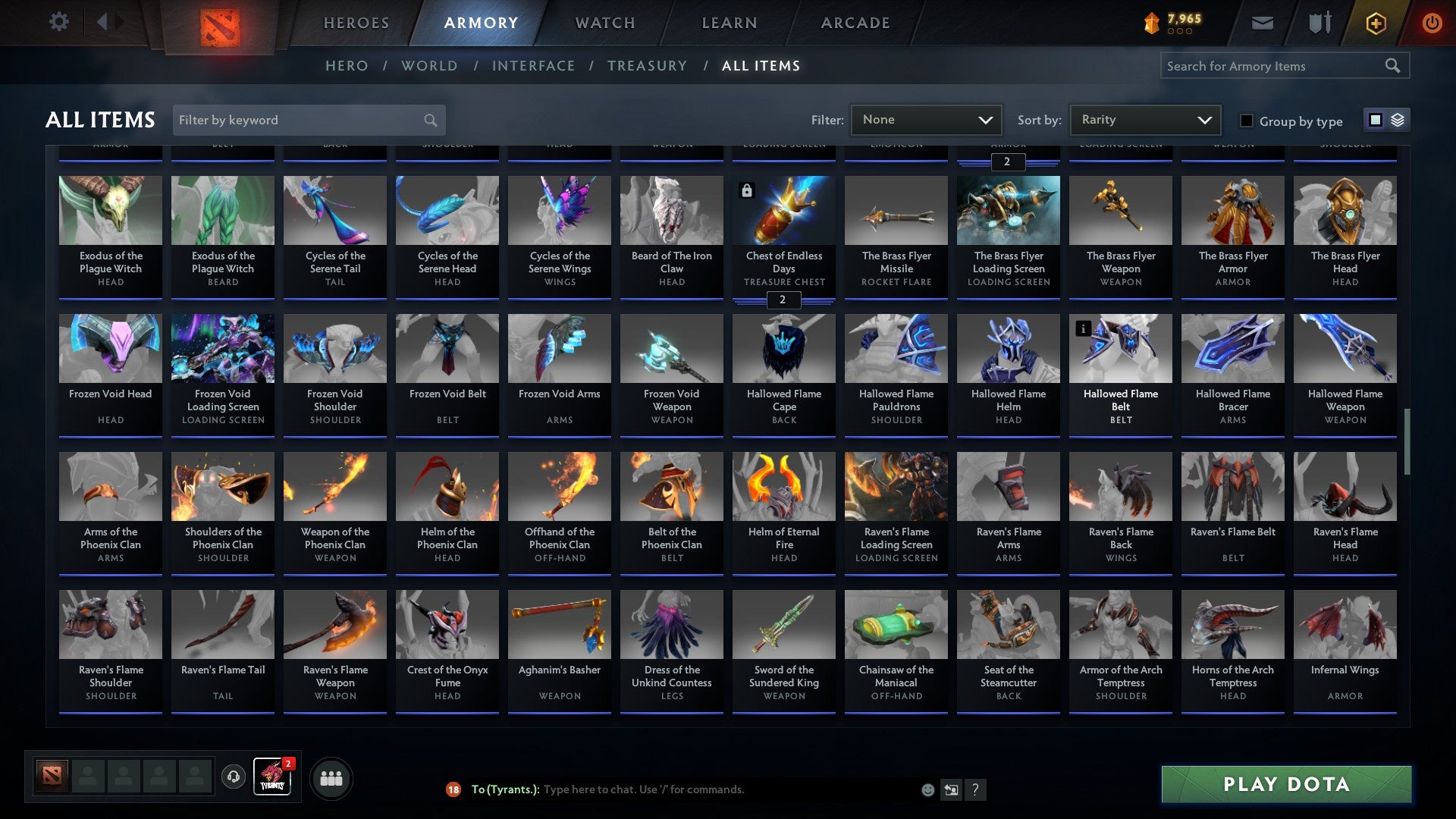Open the friends list icon
Screen dimensions: 1456x819
(330, 777)
